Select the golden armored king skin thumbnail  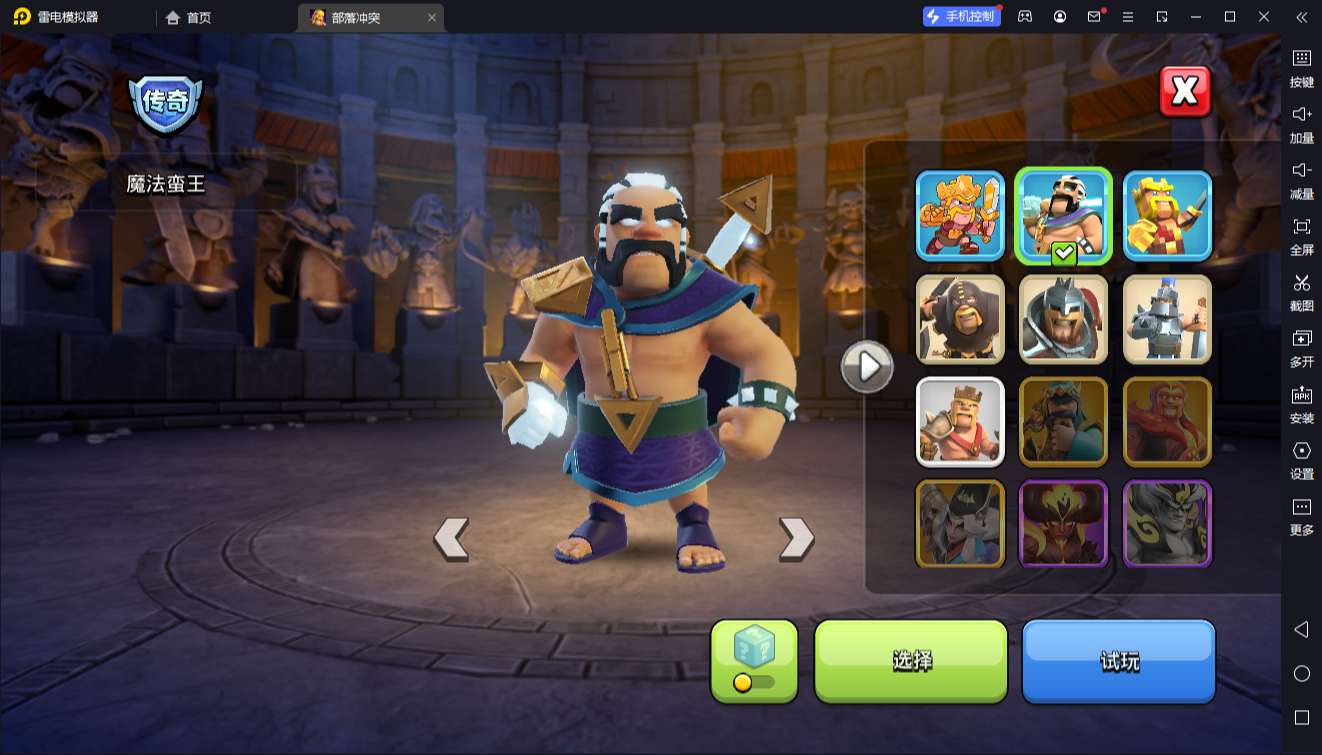pos(960,216)
